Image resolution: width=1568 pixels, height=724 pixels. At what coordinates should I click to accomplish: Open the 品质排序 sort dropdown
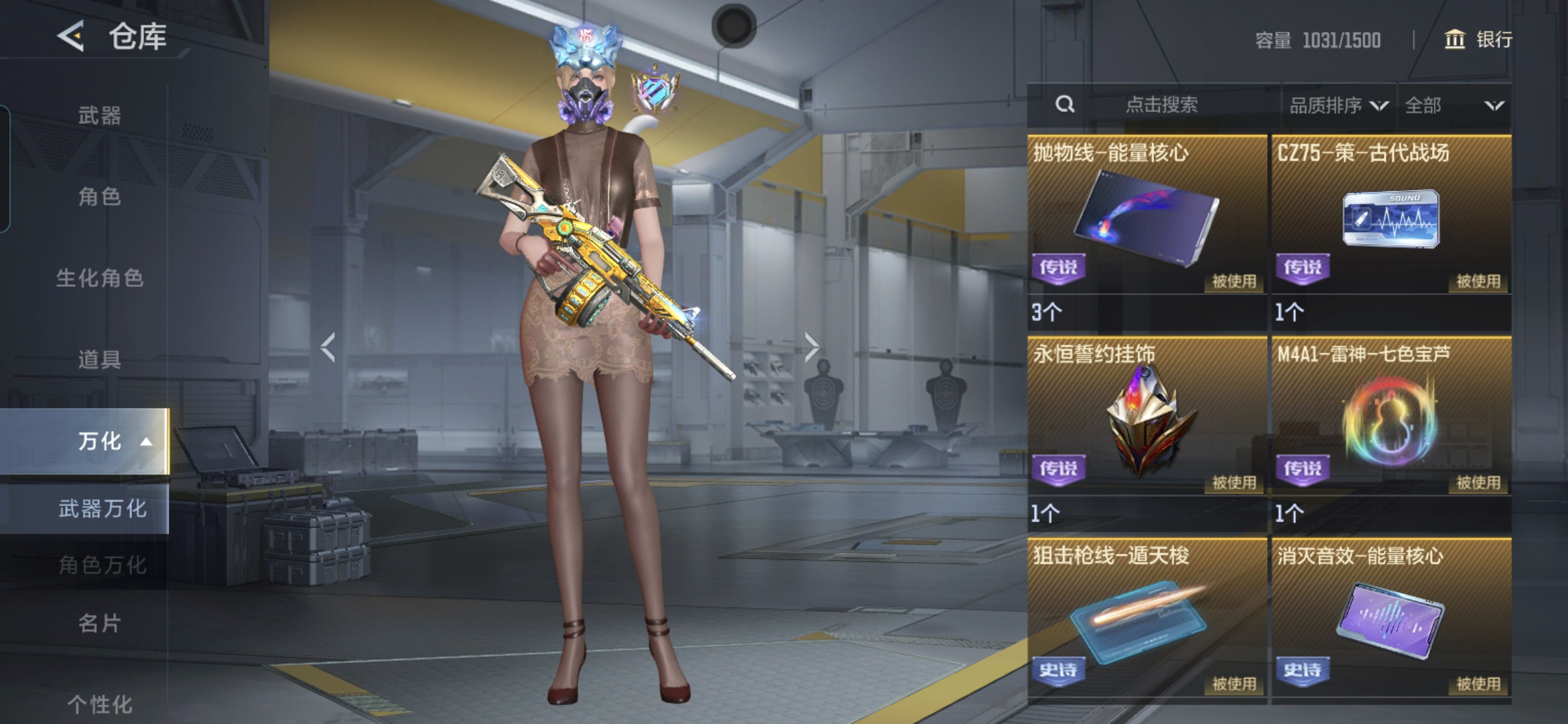pos(1338,105)
